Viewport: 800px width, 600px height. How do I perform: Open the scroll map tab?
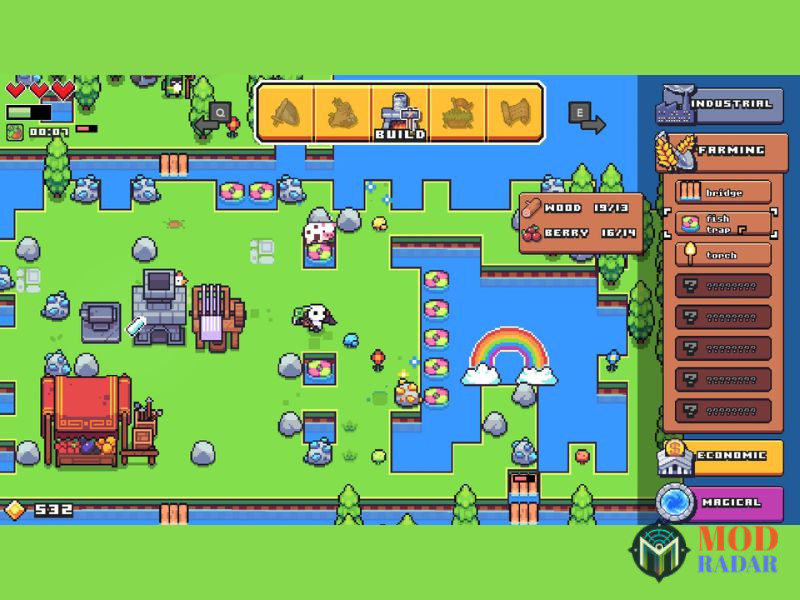[x=514, y=113]
